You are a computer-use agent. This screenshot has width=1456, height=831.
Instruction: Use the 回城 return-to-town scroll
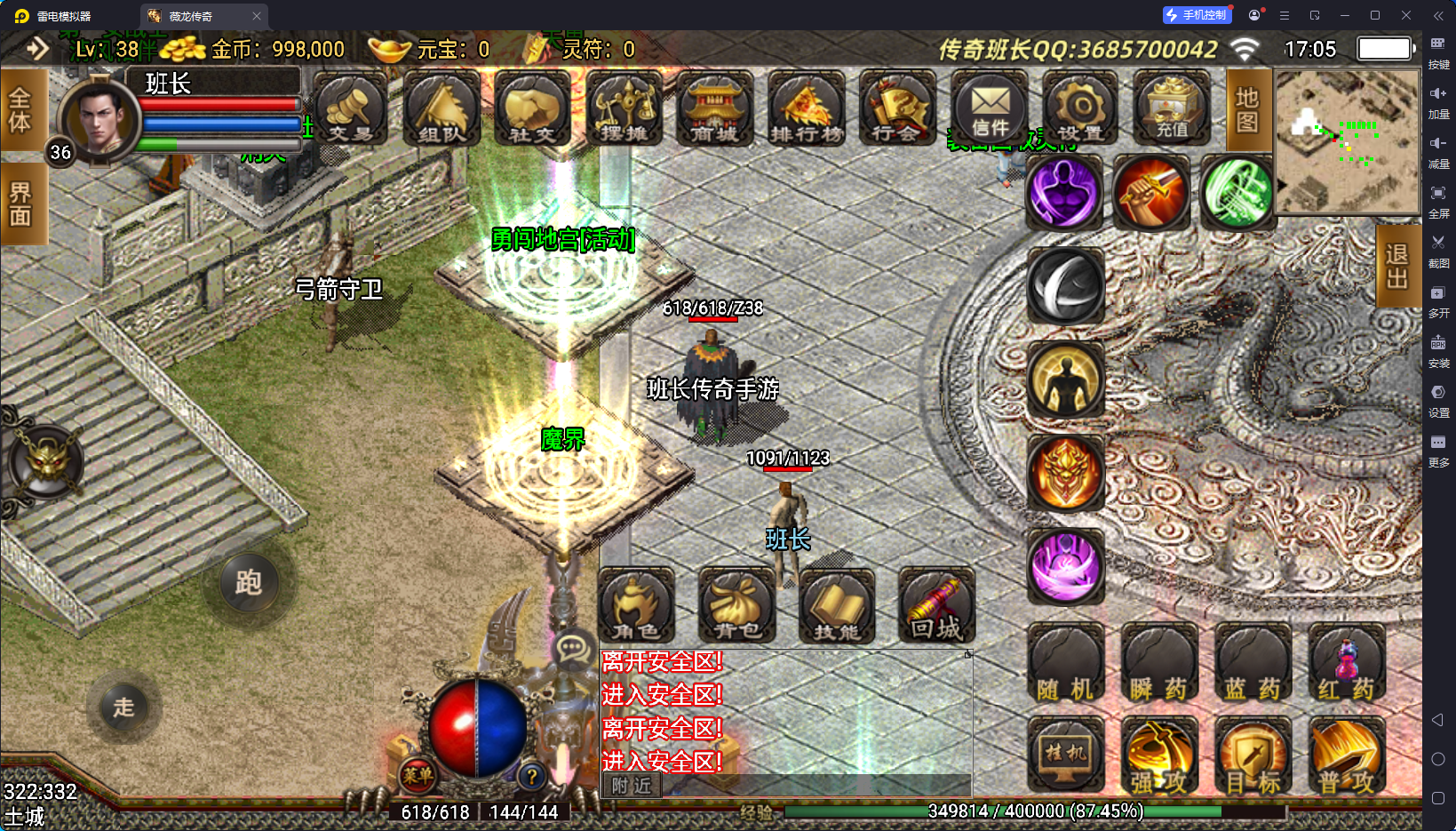click(x=936, y=606)
